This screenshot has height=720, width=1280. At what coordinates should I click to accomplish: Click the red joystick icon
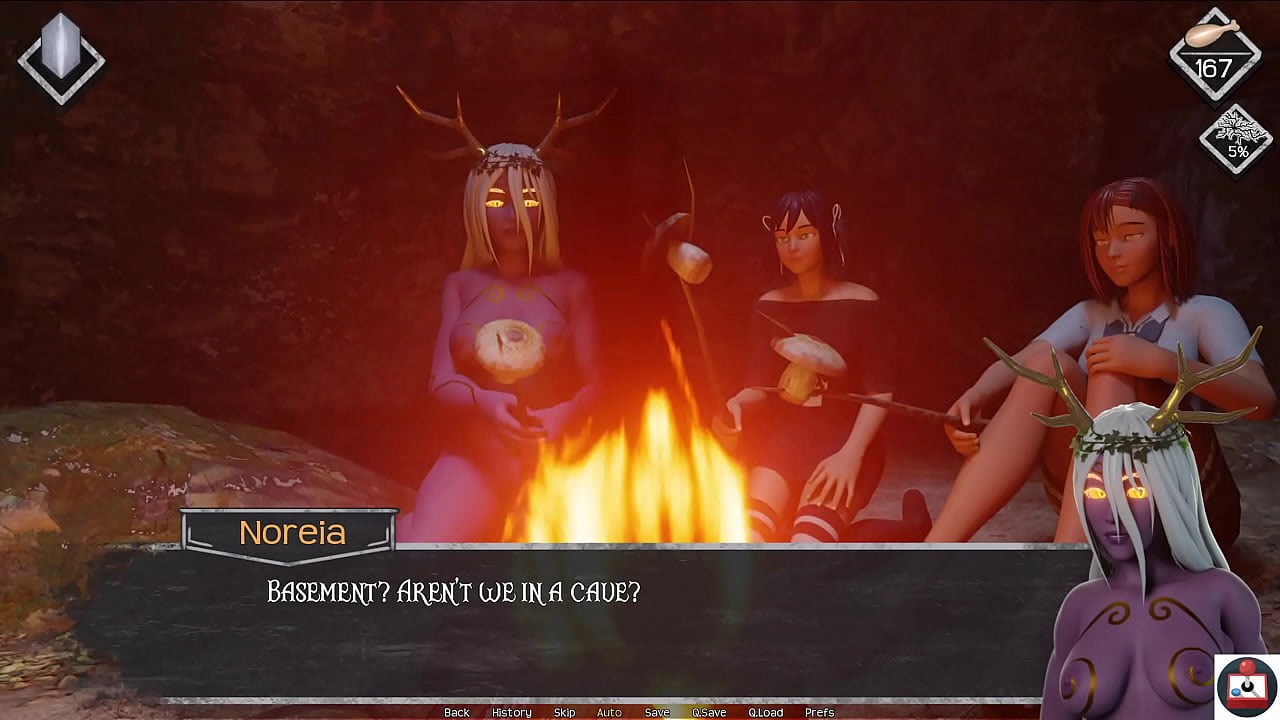(1247, 686)
